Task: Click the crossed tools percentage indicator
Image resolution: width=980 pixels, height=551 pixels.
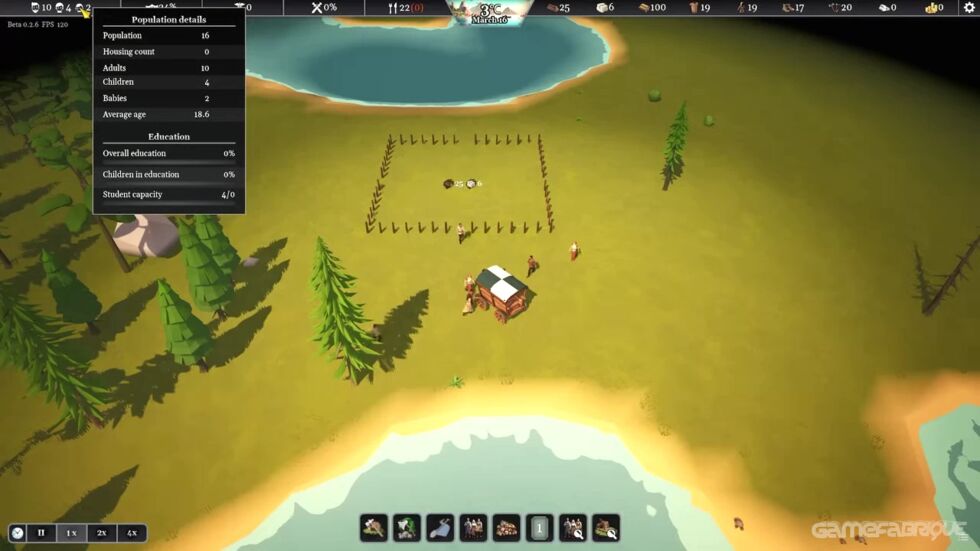Action: 318,8
